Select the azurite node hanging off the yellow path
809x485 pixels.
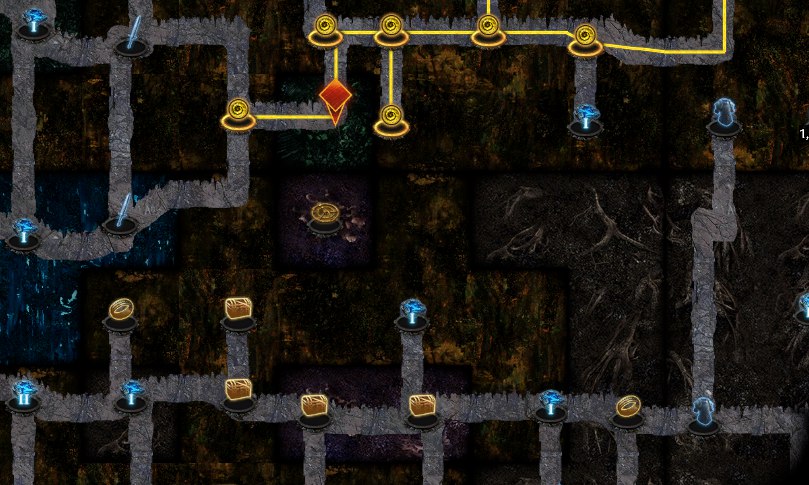point(585,119)
